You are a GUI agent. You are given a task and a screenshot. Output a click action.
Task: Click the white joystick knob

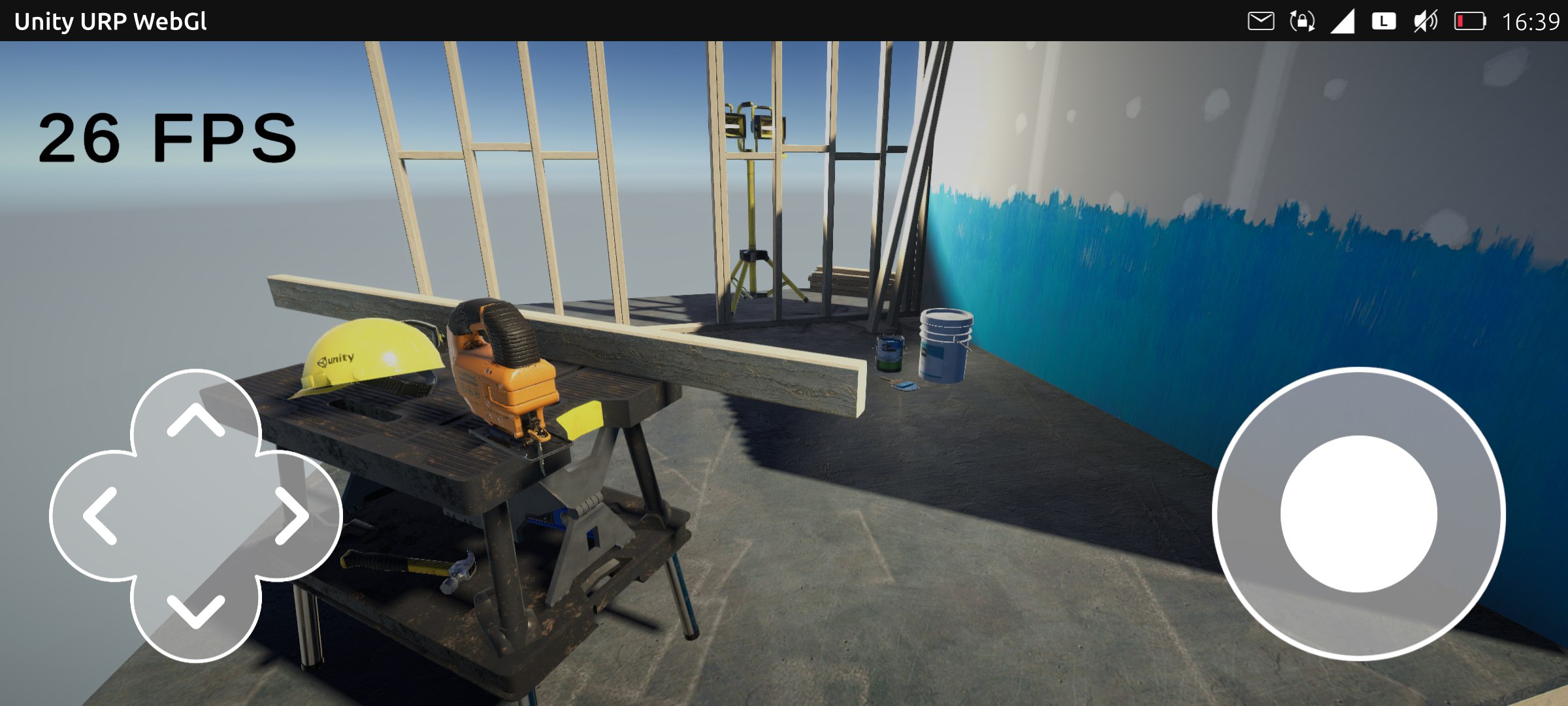click(1358, 514)
